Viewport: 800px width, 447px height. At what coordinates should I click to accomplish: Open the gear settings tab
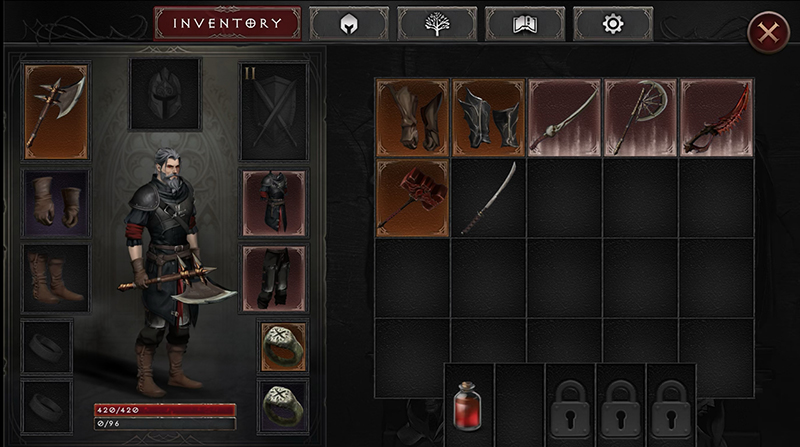tap(613, 23)
